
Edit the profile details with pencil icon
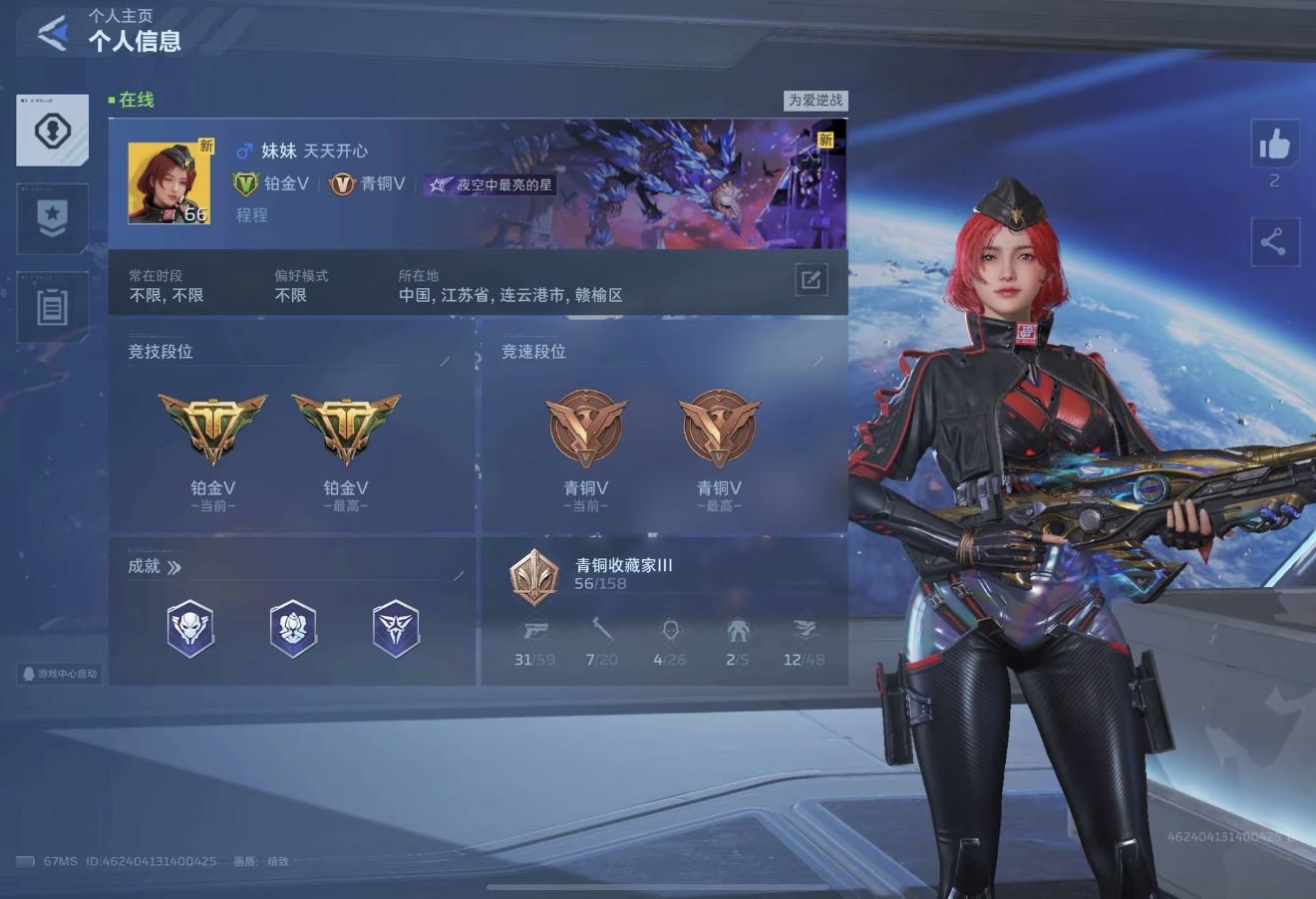[x=811, y=280]
